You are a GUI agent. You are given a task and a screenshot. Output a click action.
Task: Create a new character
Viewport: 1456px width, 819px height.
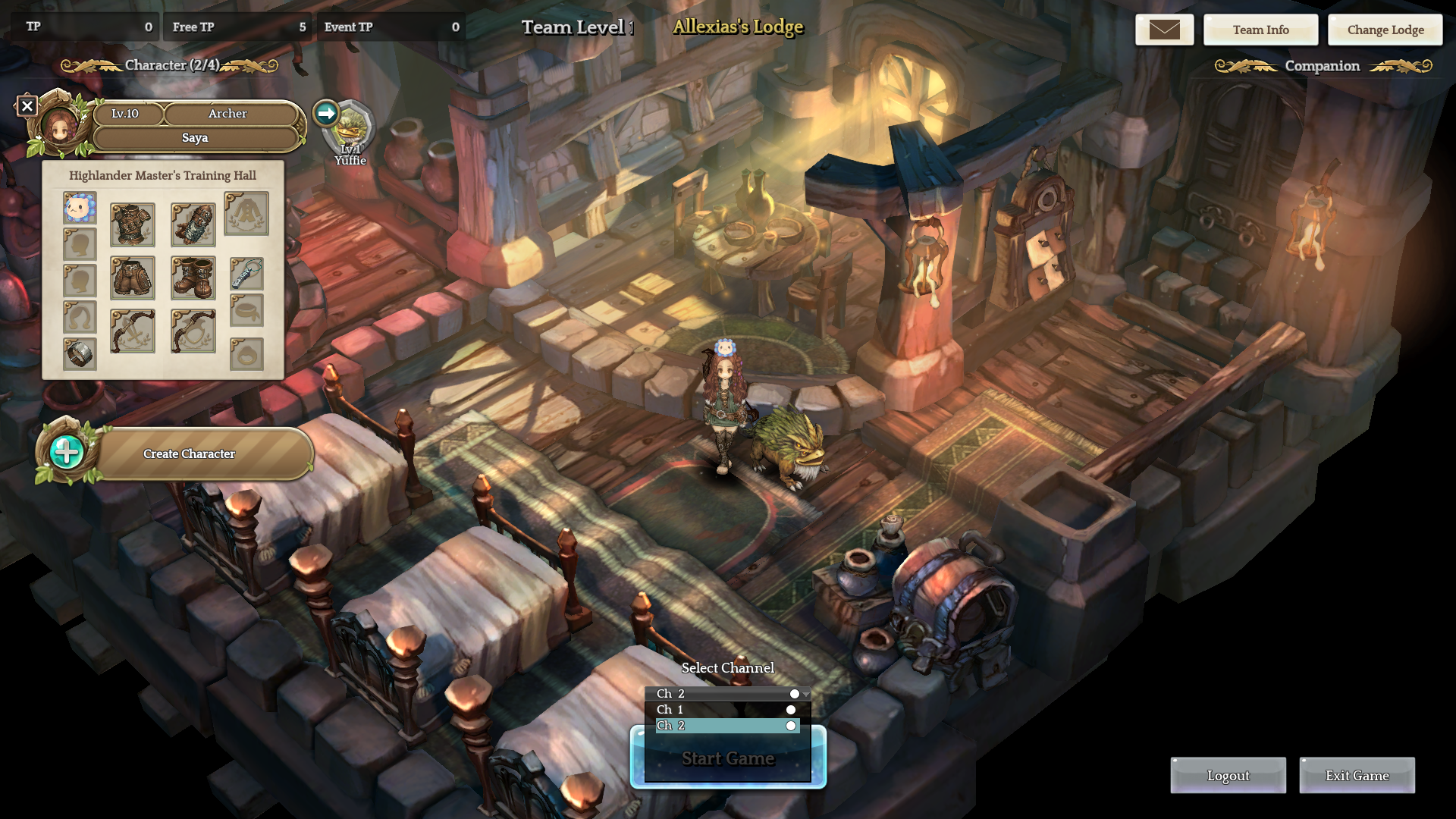pos(189,453)
